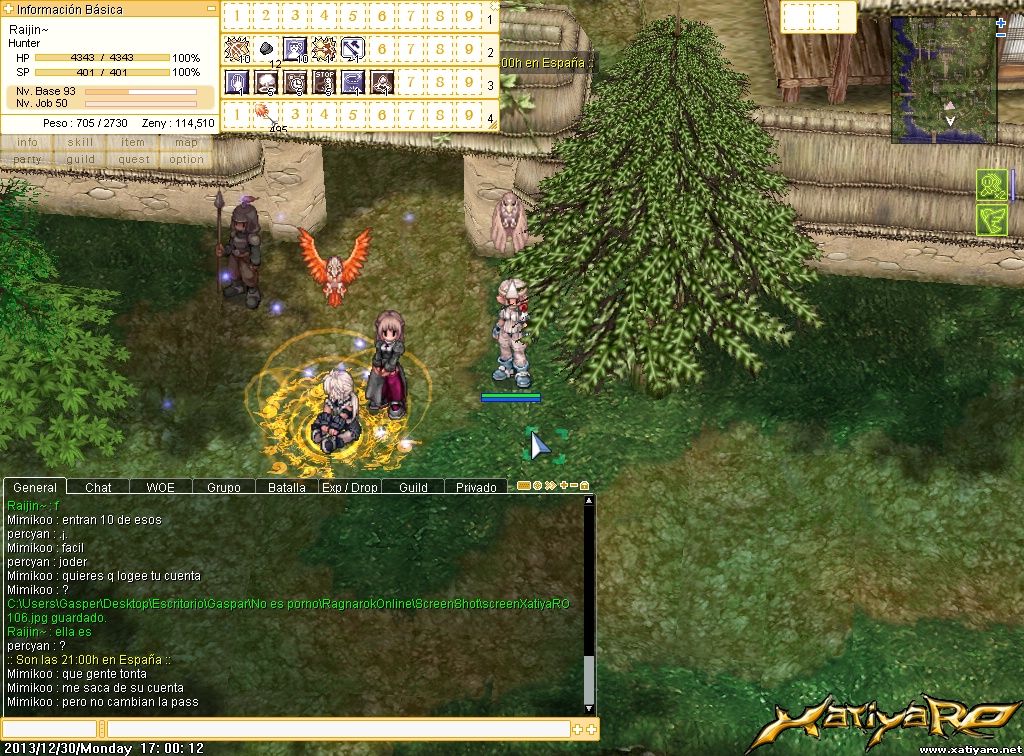1024x756 pixels.
Task: Switch to the Privado chat tab
Action: (x=476, y=487)
